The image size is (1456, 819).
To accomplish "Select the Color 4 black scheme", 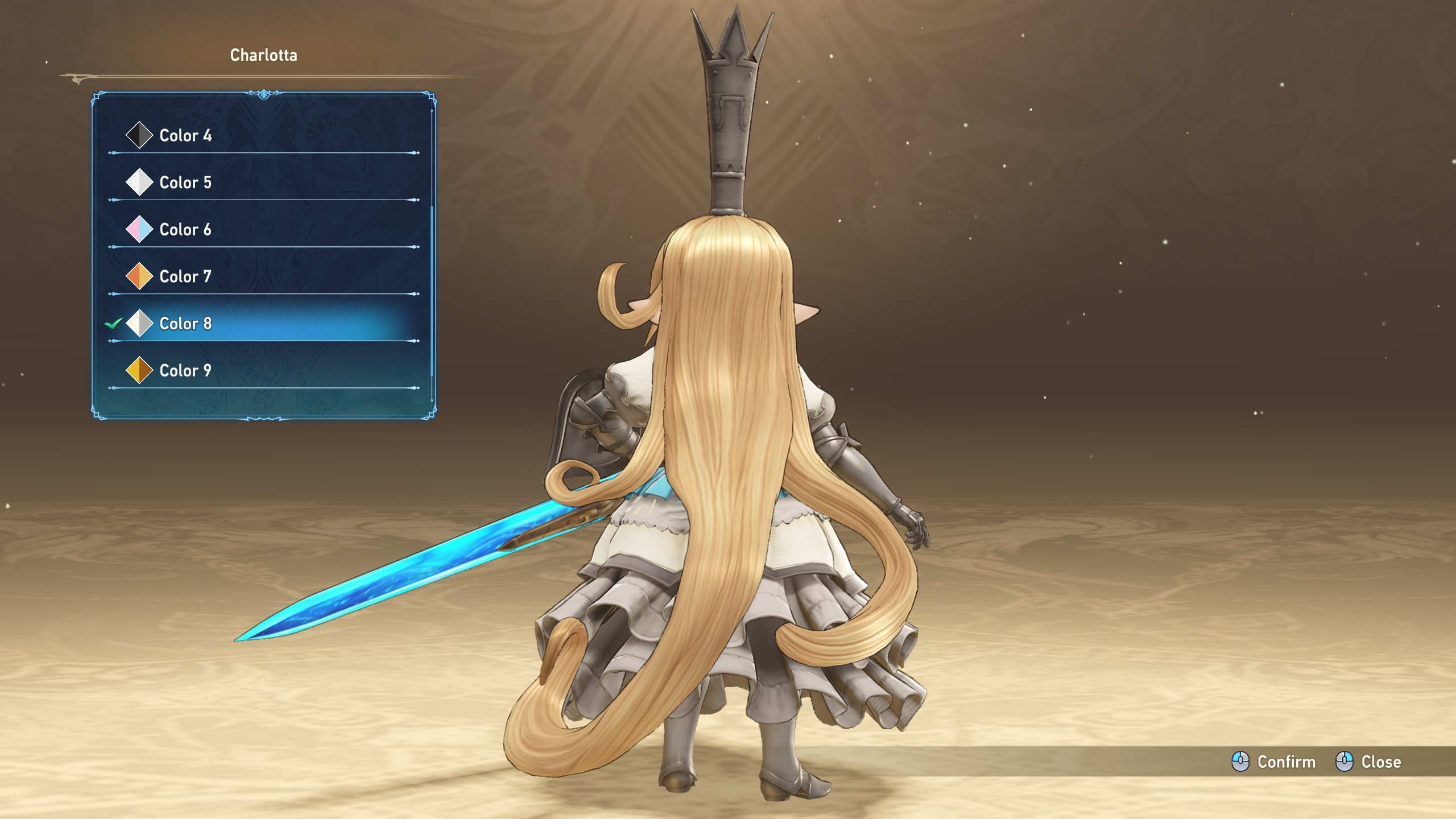I will [x=185, y=135].
